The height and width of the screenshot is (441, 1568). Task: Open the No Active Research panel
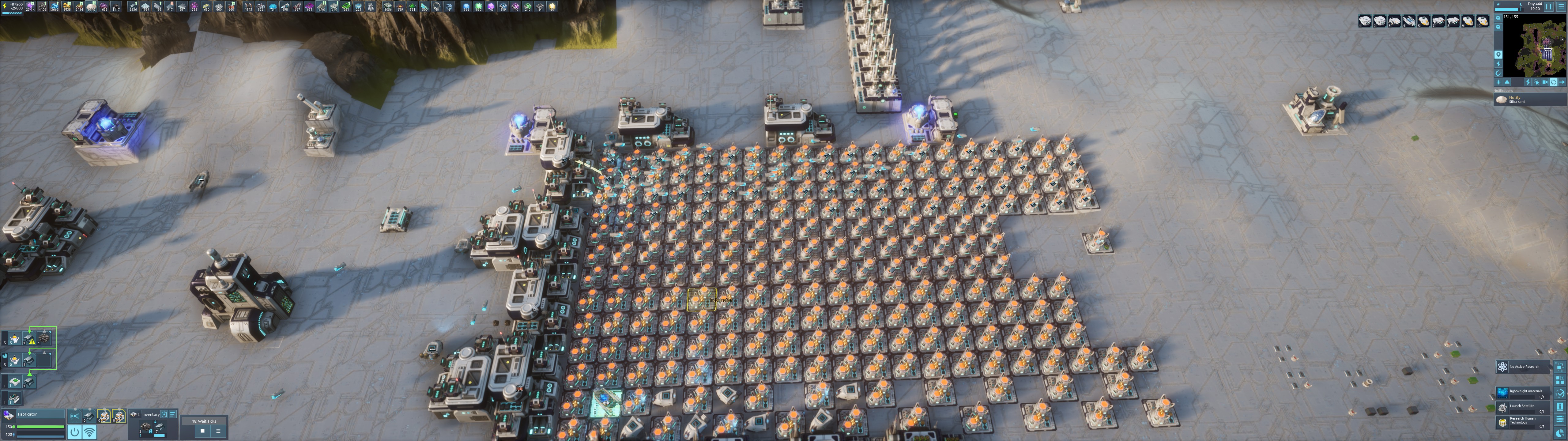pyautogui.click(x=1524, y=367)
